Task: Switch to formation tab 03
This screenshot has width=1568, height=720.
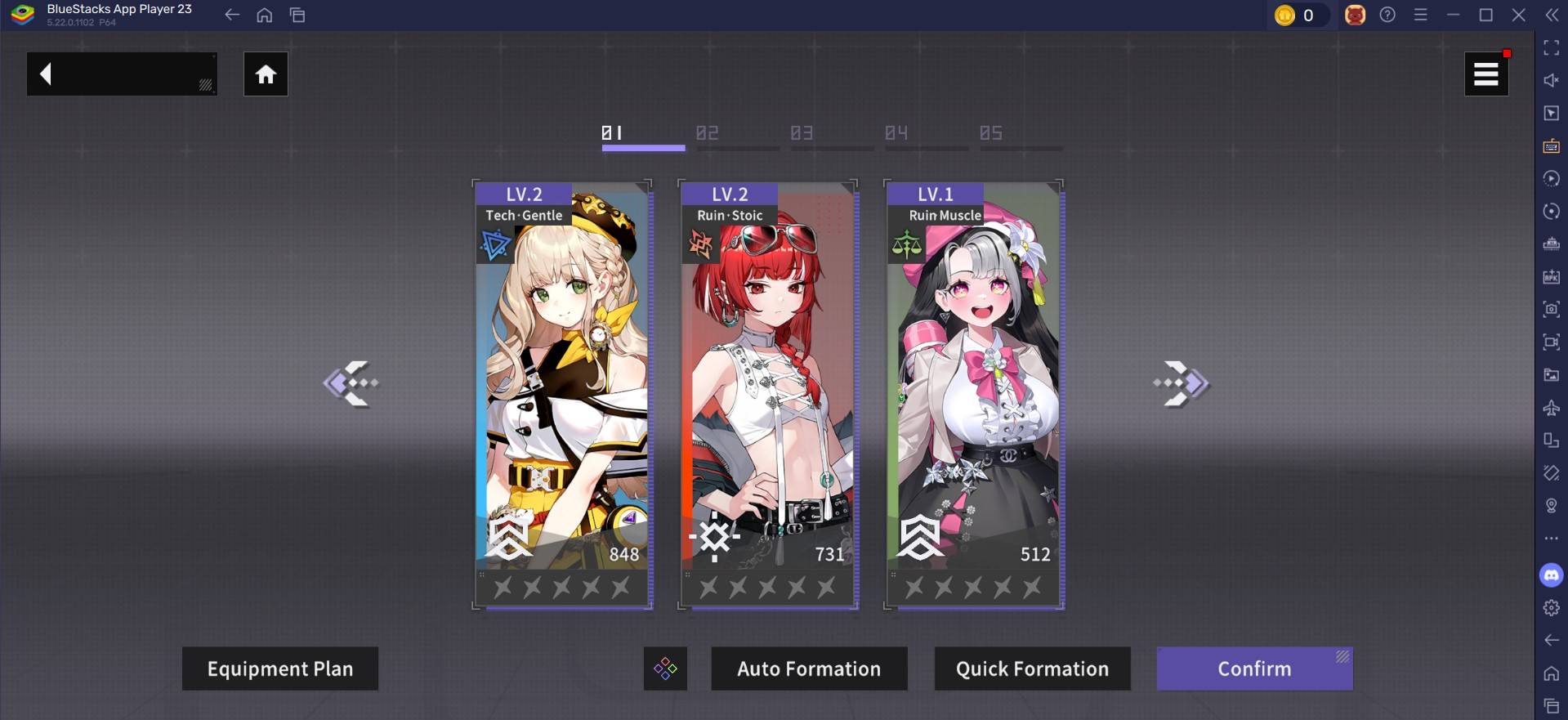Action: (800, 133)
